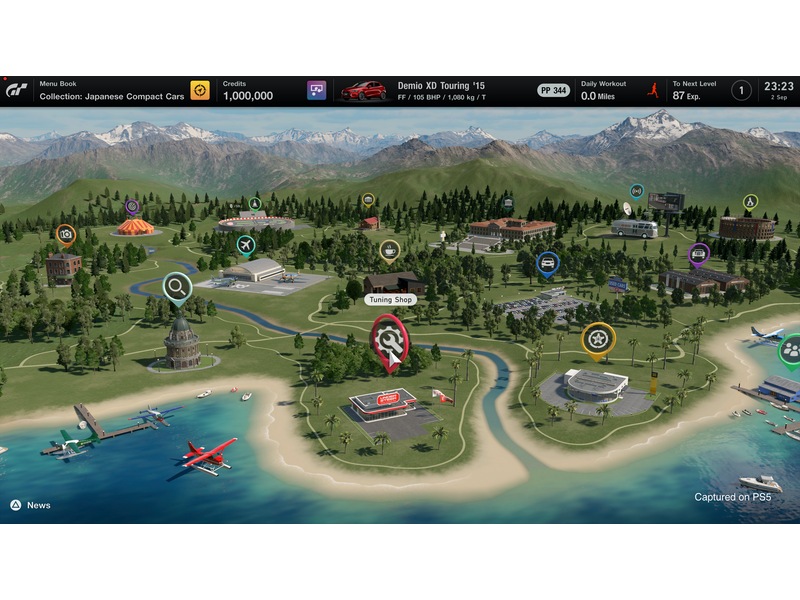Select the green cone marker above the oval stadium
The width and height of the screenshot is (800, 600).
click(x=255, y=203)
